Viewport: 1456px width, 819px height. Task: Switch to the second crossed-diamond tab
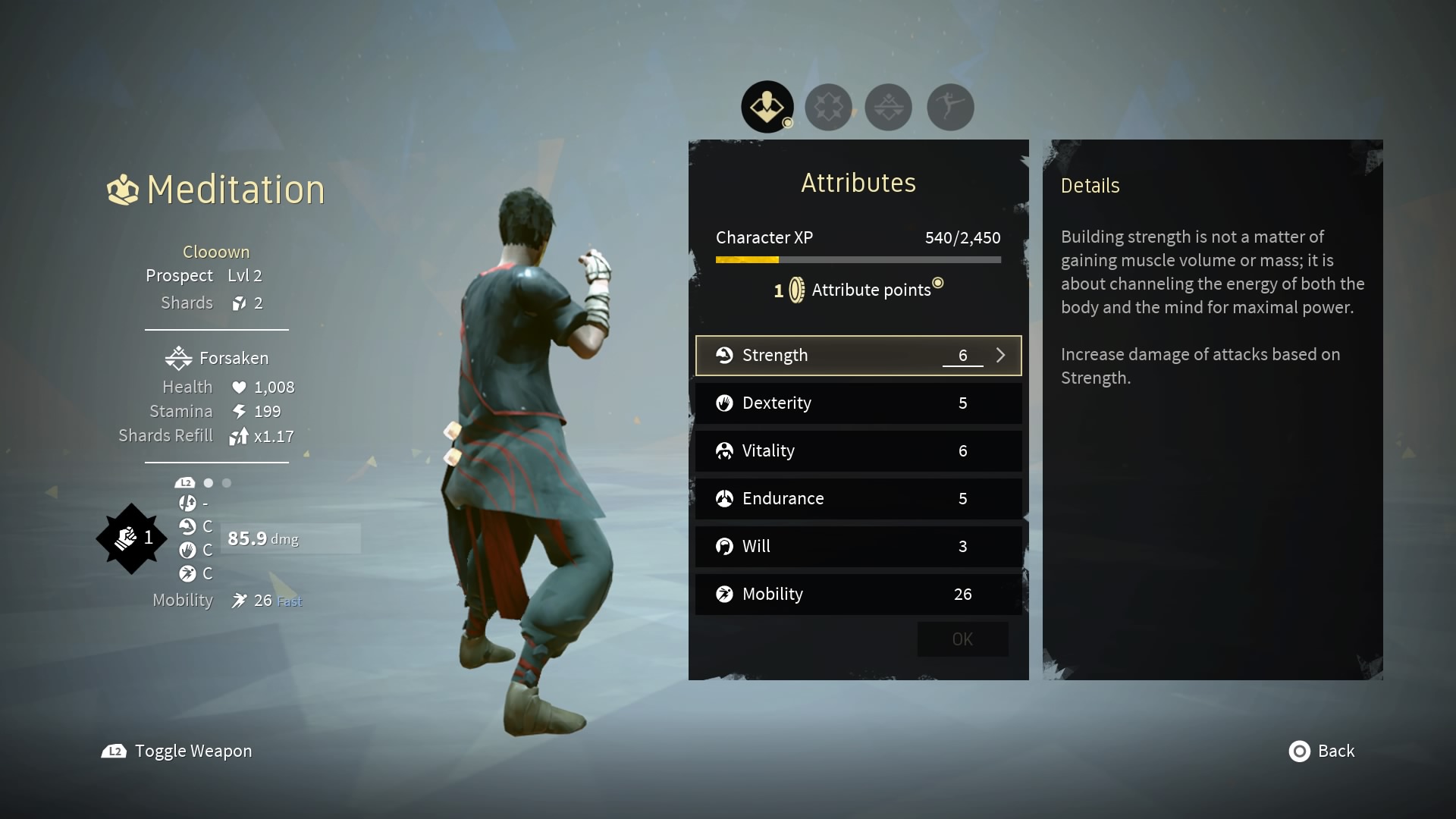coord(828,107)
